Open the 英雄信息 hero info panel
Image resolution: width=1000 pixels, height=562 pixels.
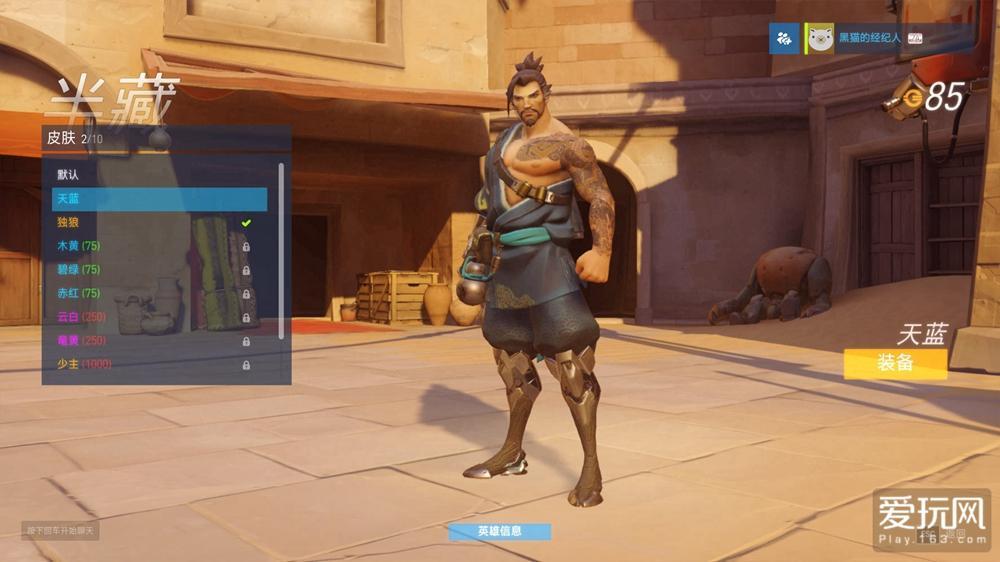pos(499,531)
